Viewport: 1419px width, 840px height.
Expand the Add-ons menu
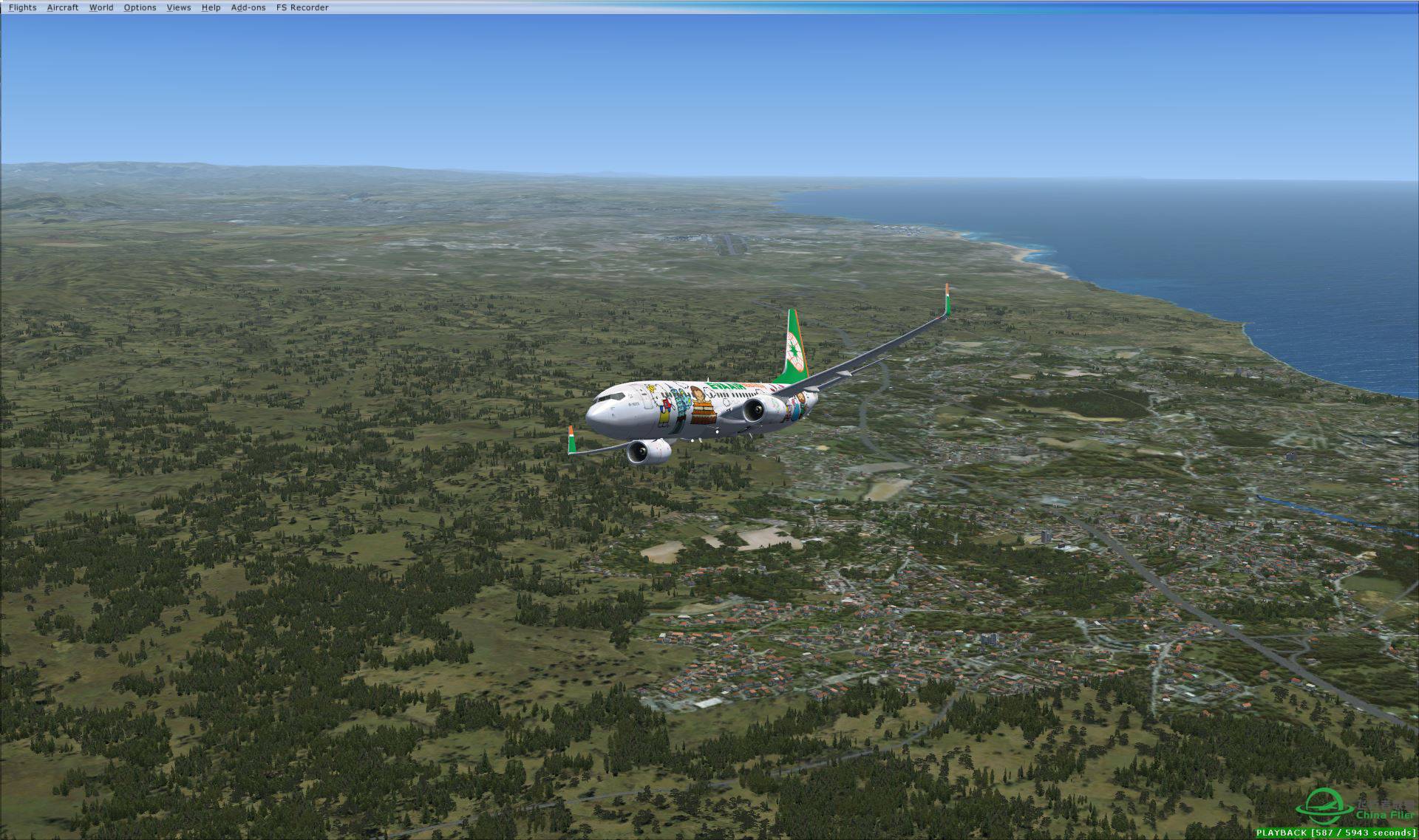pos(248,7)
